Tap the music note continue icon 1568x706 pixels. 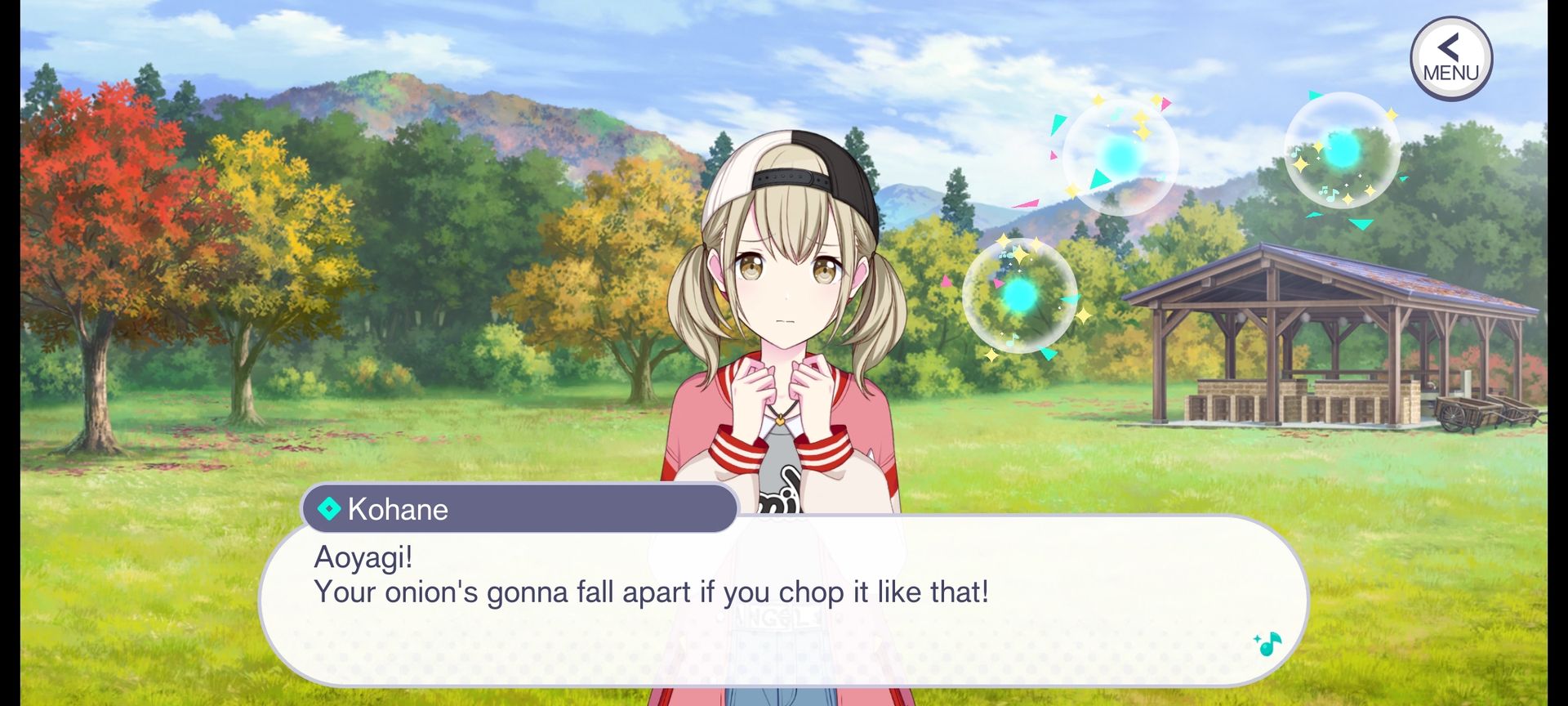coord(1267,645)
